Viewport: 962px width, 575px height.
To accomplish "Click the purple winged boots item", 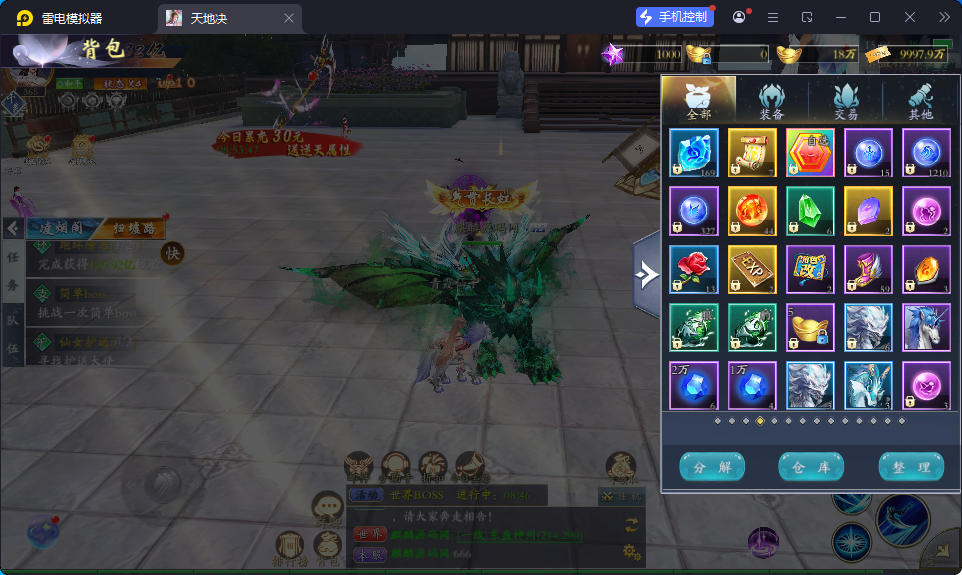I will tap(868, 270).
